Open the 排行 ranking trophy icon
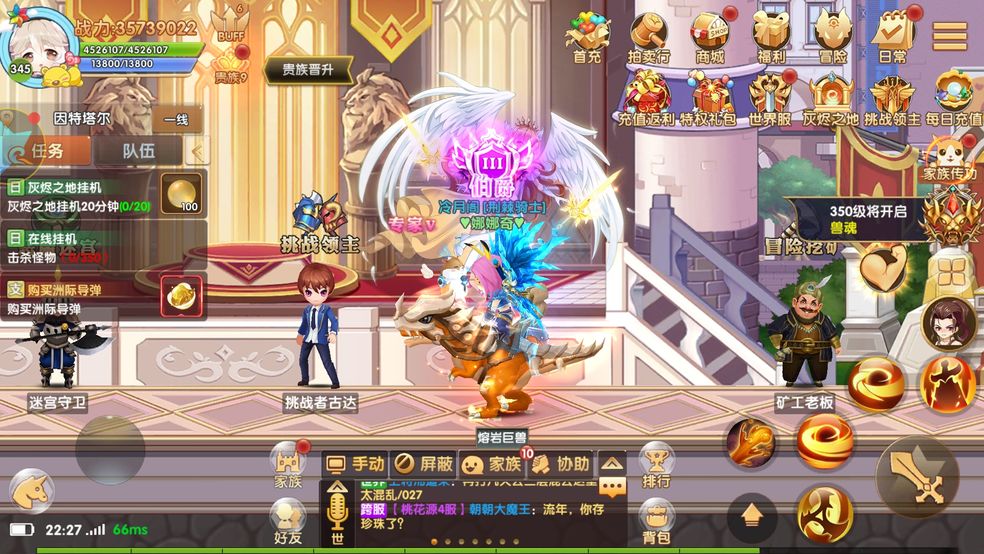 point(656,464)
